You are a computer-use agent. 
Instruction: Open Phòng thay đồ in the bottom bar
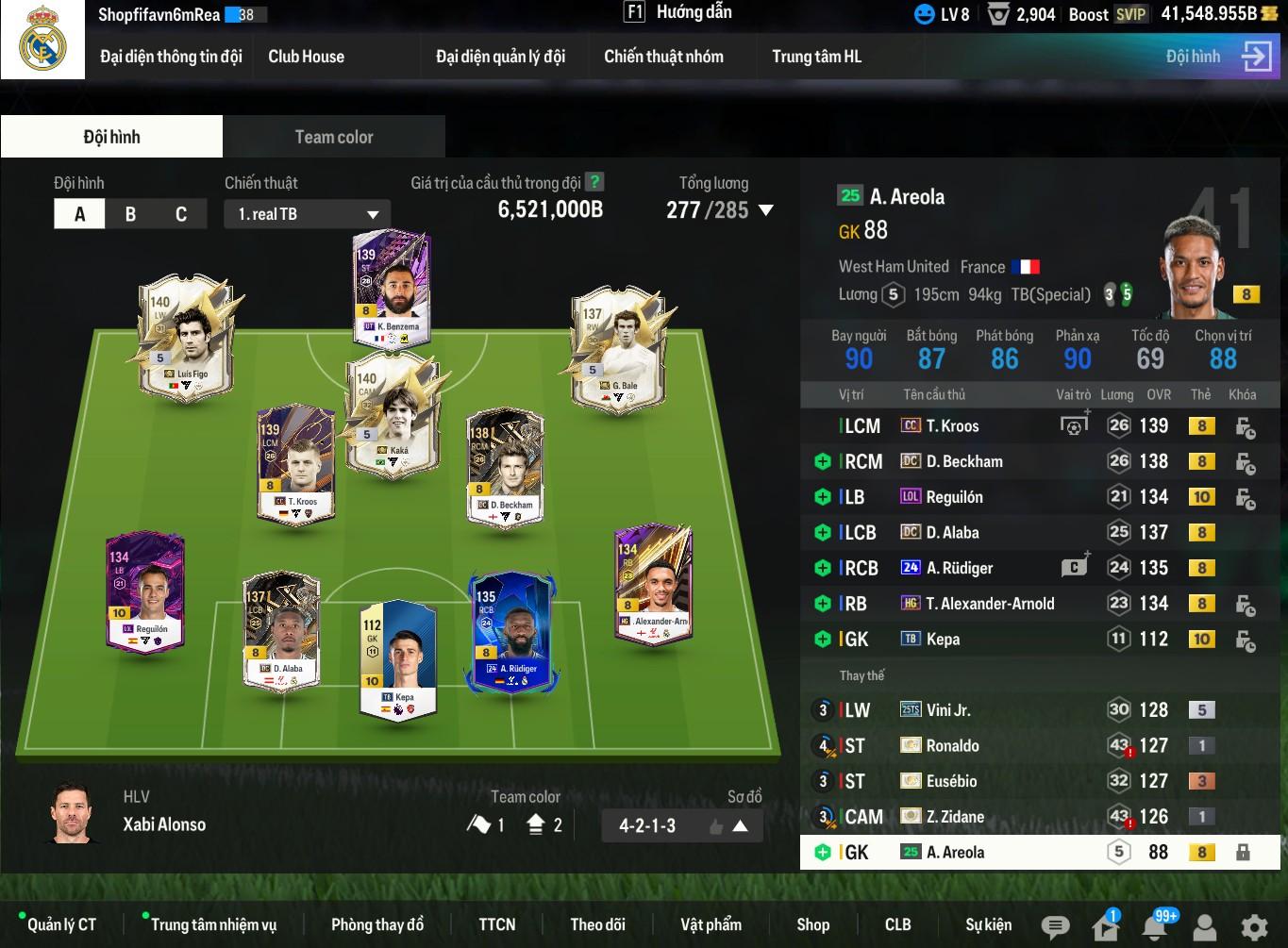(x=376, y=924)
